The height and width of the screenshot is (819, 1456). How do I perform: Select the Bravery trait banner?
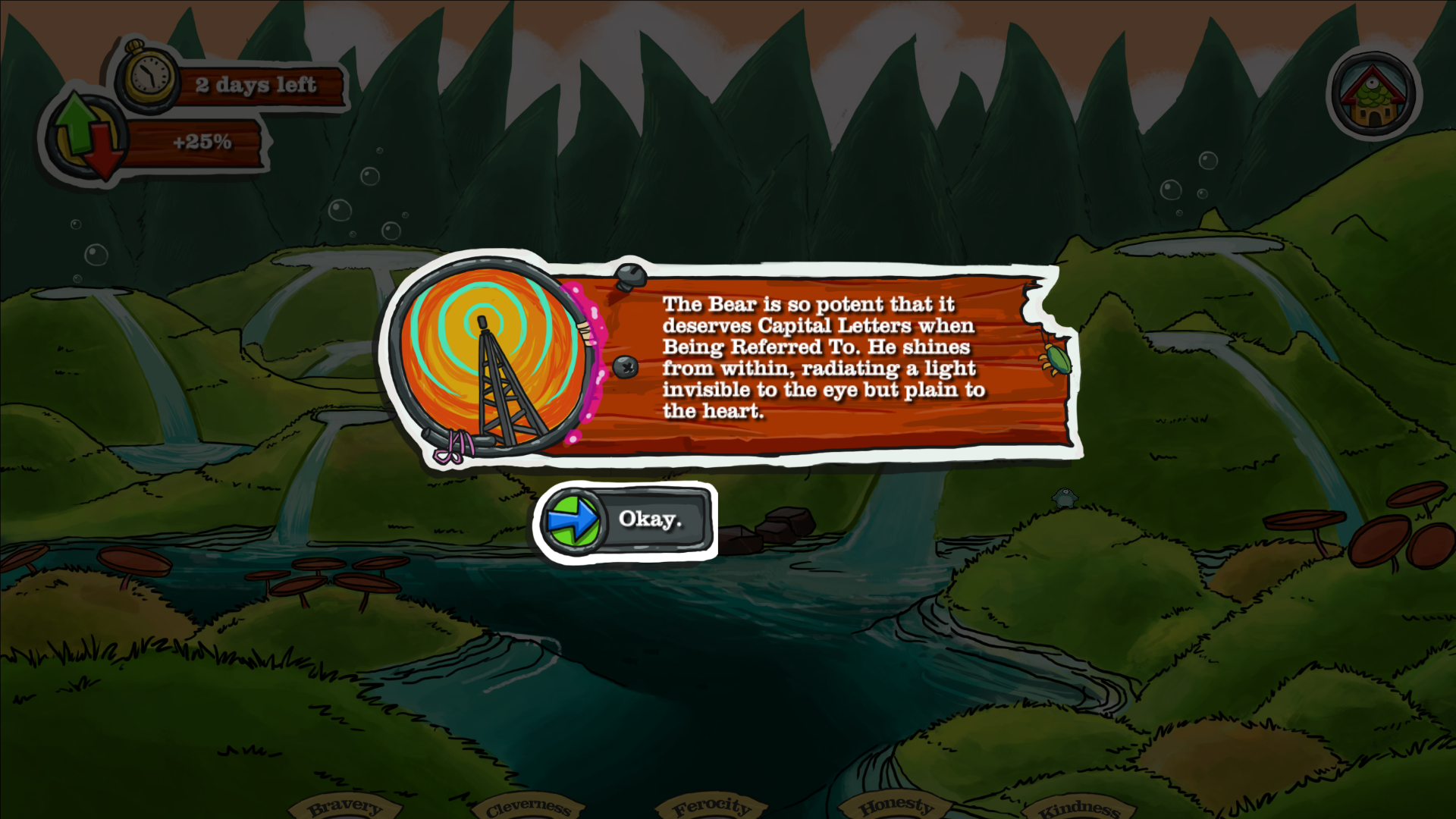[x=345, y=807]
